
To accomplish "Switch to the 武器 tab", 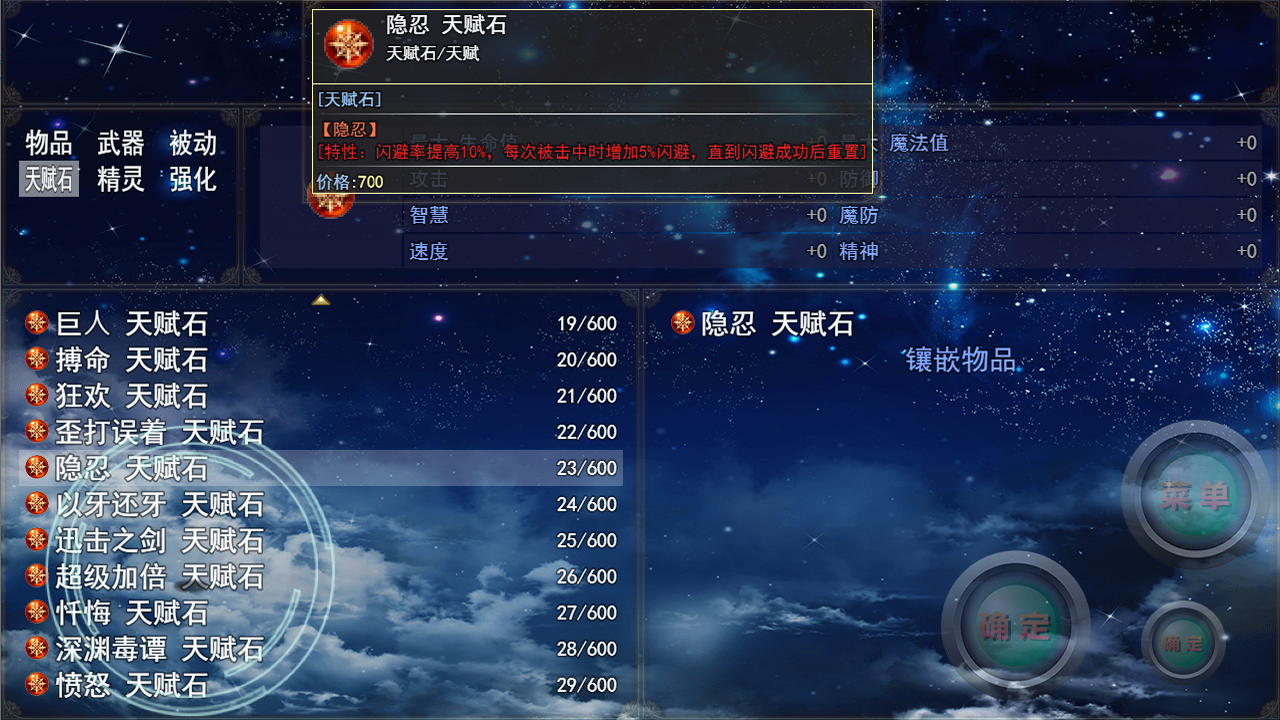I will point(119,143).
